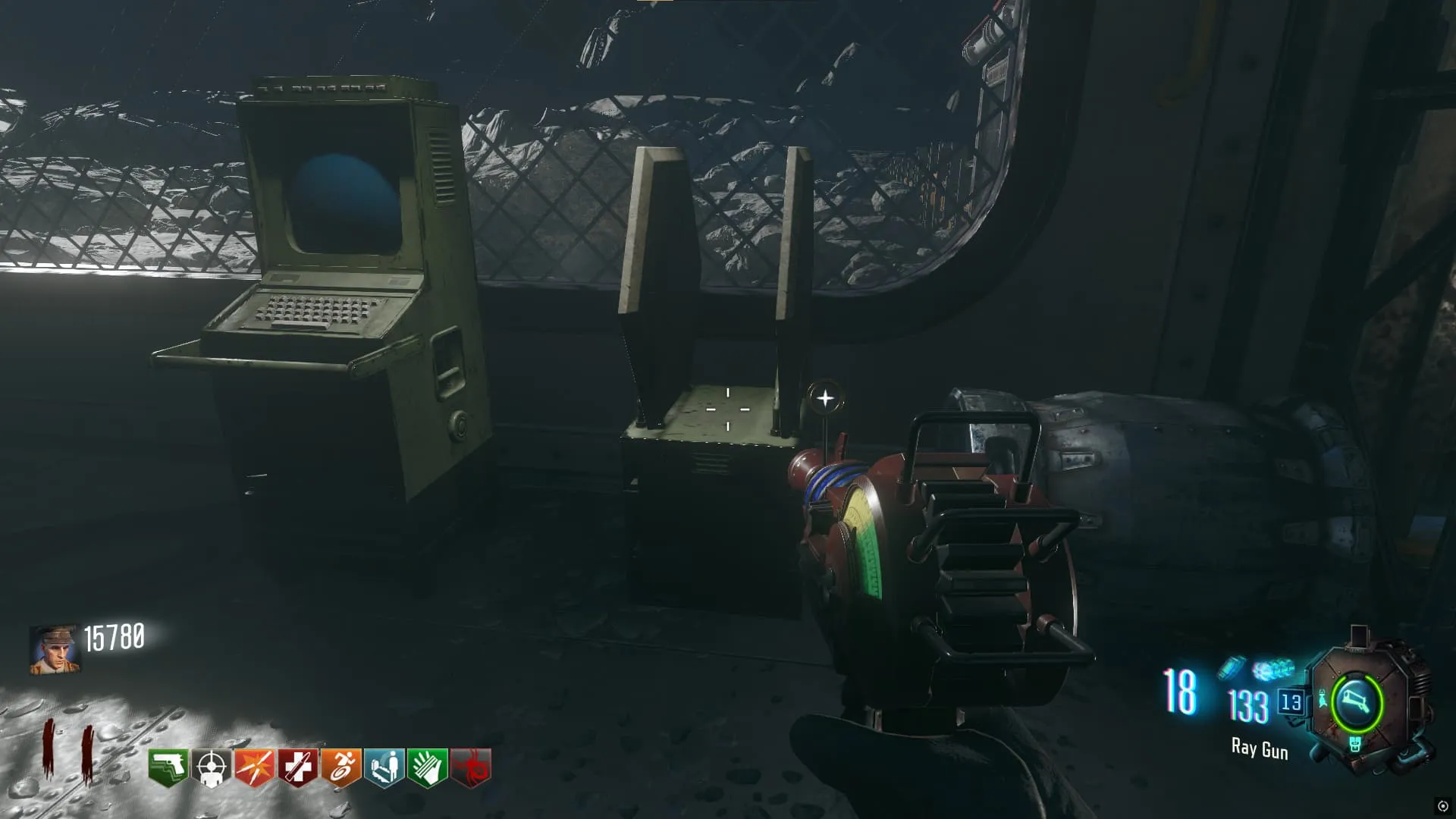Activate the green-ringed special weapon icon
The width and height of the screenshot is (1456, 819).
click(1357, 702)
